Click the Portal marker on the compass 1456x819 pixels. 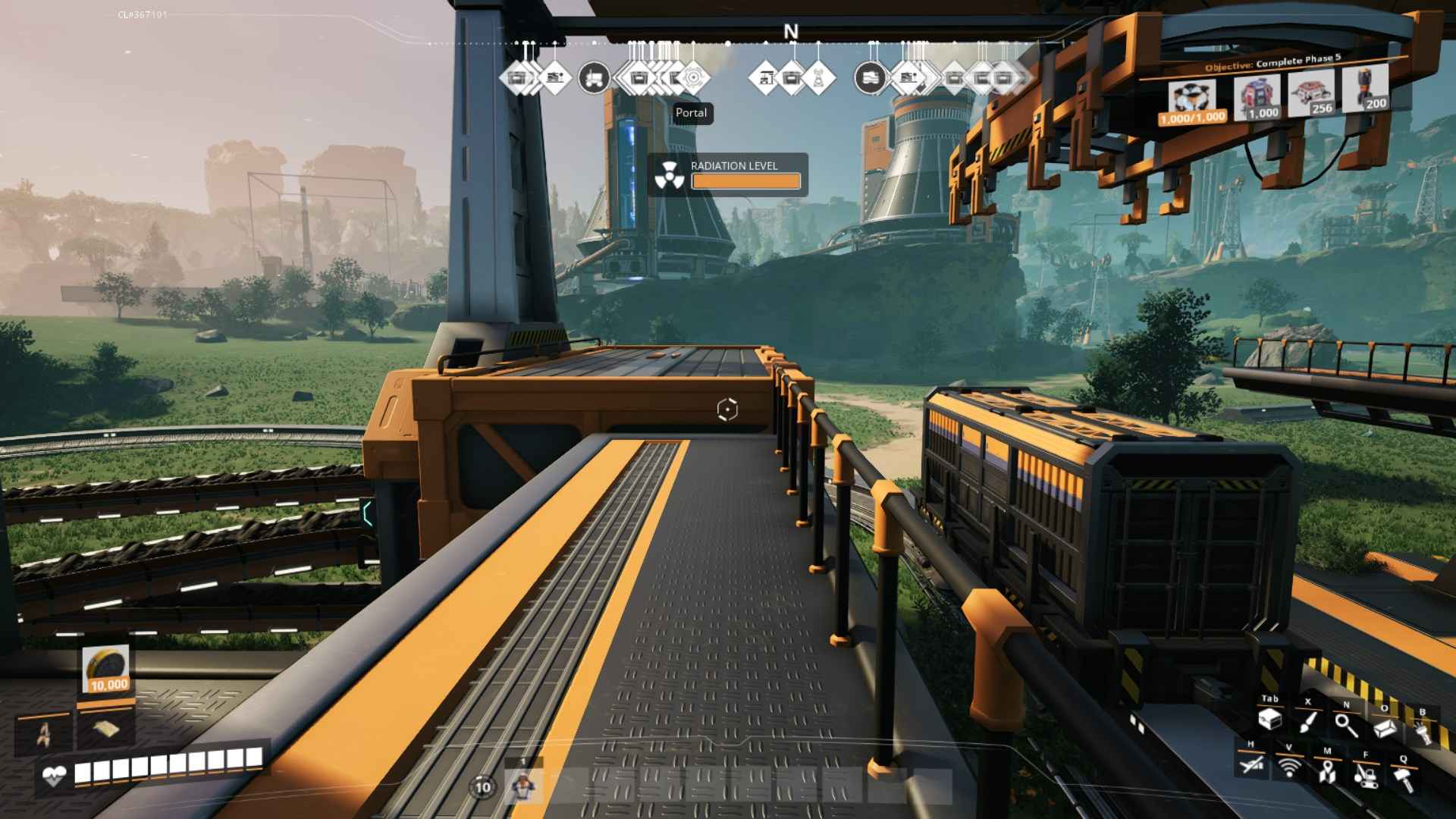click(x=692, y=78)
